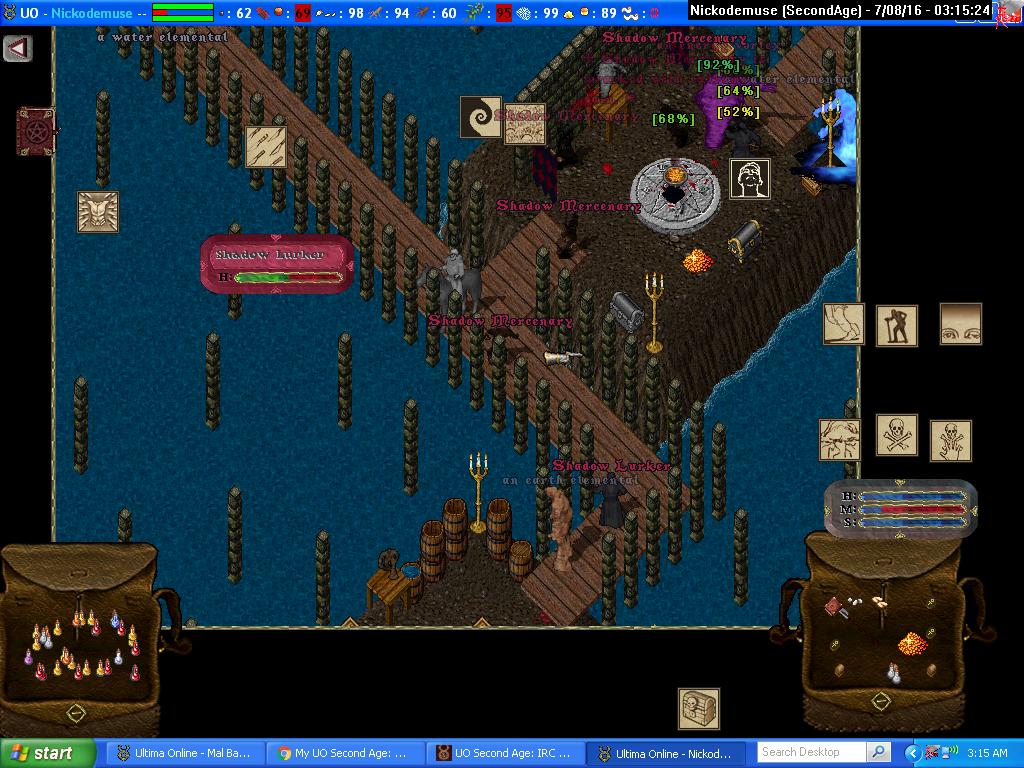The height and width of the screenshot is (768, 1024).
Task: Click the gray left-arrow button
Action: (17, 48)
